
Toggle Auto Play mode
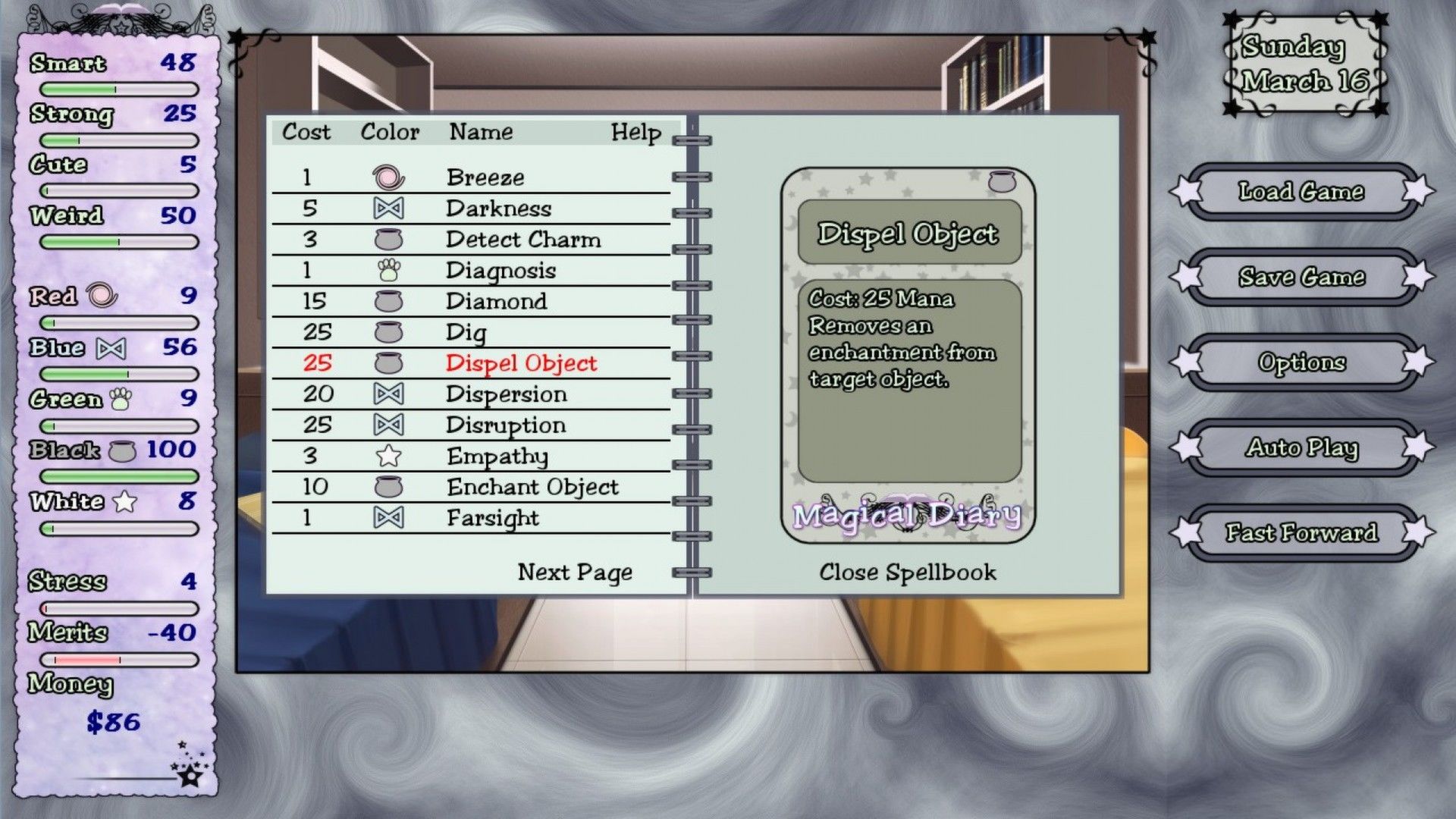click(x=1301, y=448)
